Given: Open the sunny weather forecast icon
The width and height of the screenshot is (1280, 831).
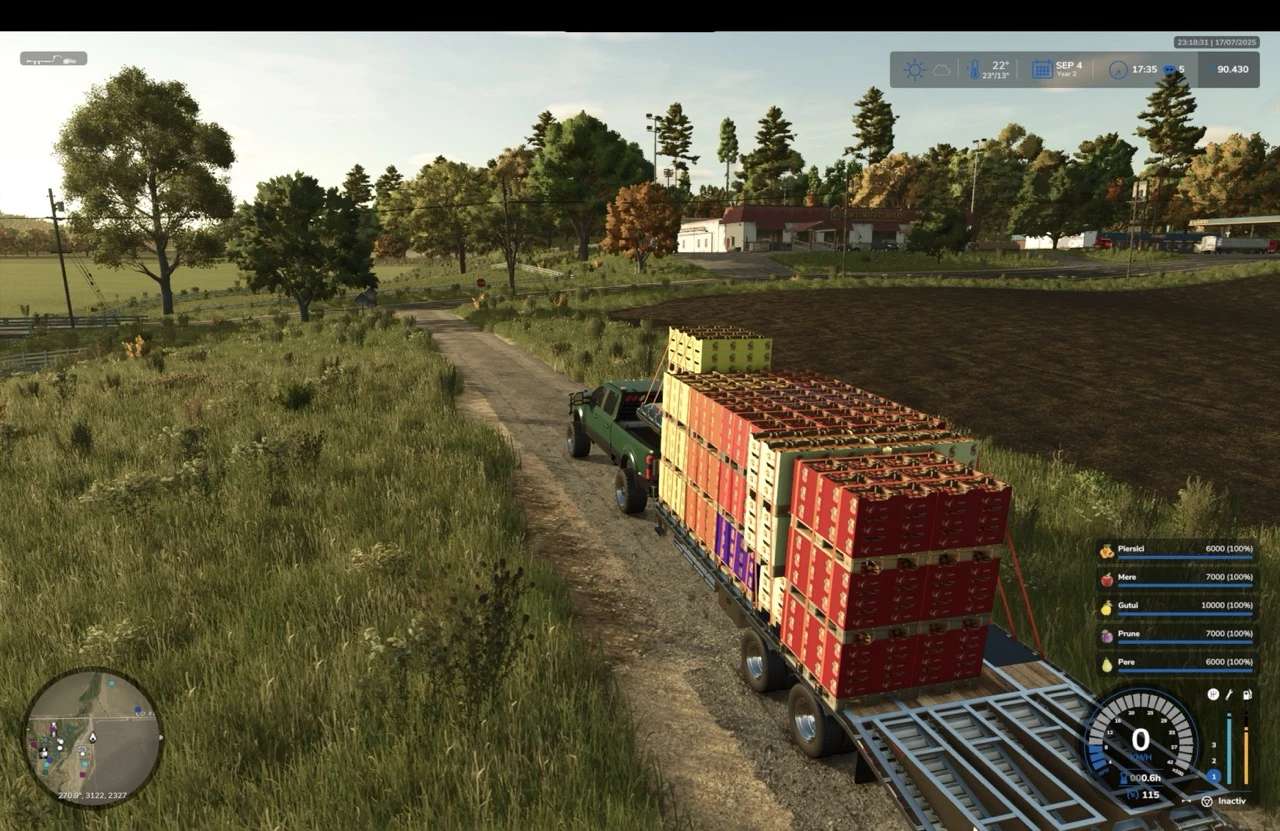Looking at the screenshot, I should point(914,70).
